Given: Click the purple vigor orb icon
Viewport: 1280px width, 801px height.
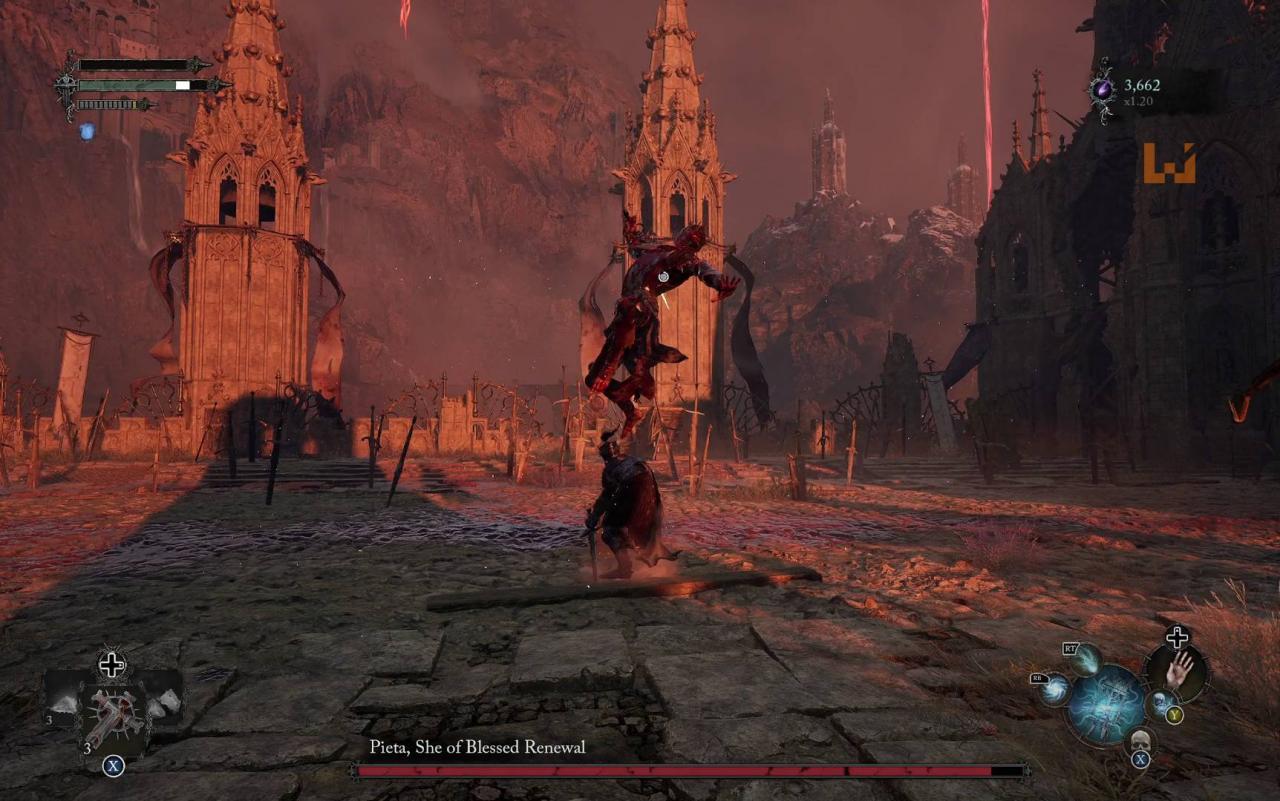Looking at the screenshot, I should pos(1103,90).
